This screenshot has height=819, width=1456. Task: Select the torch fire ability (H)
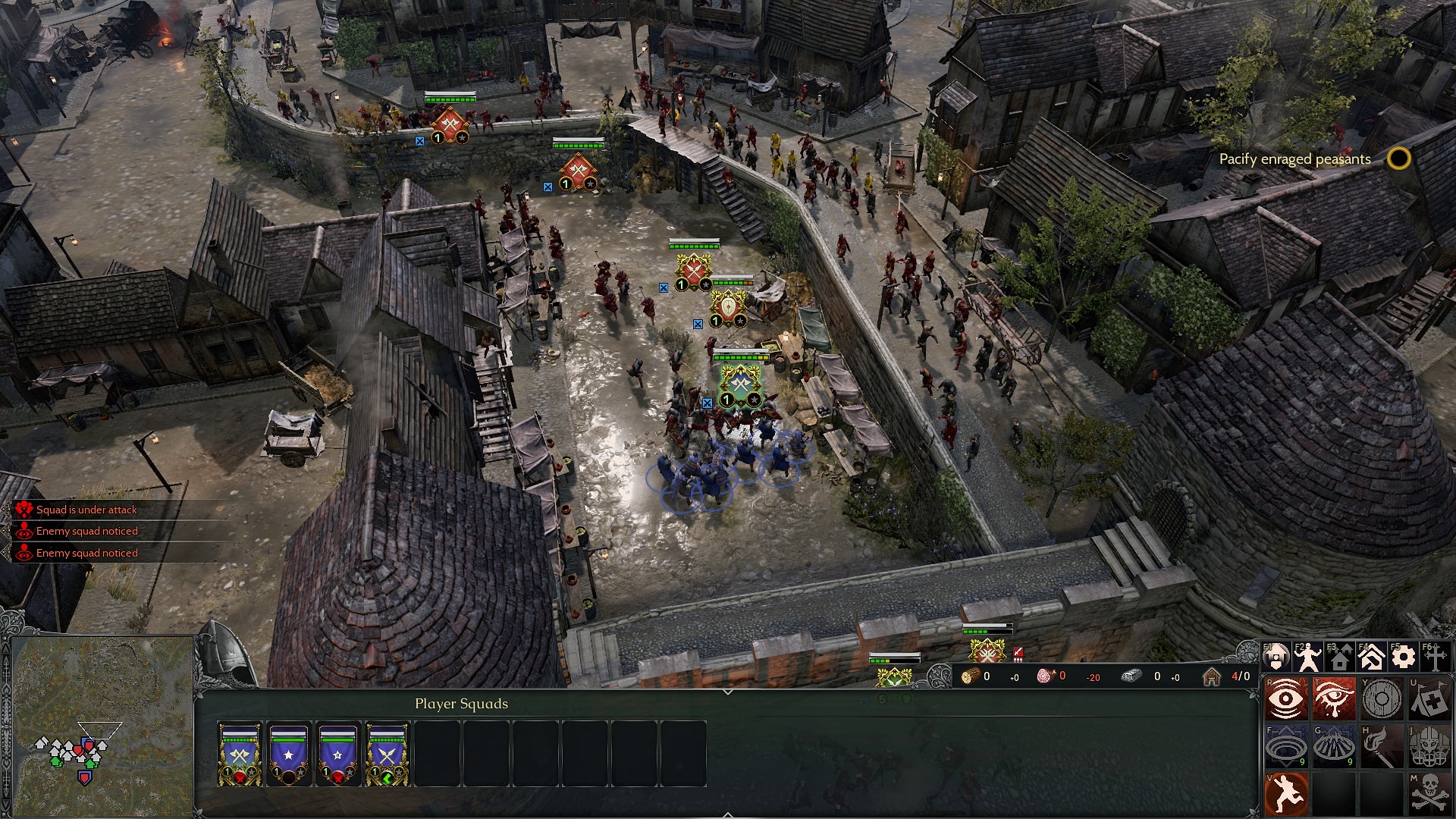coord(1382,746)
